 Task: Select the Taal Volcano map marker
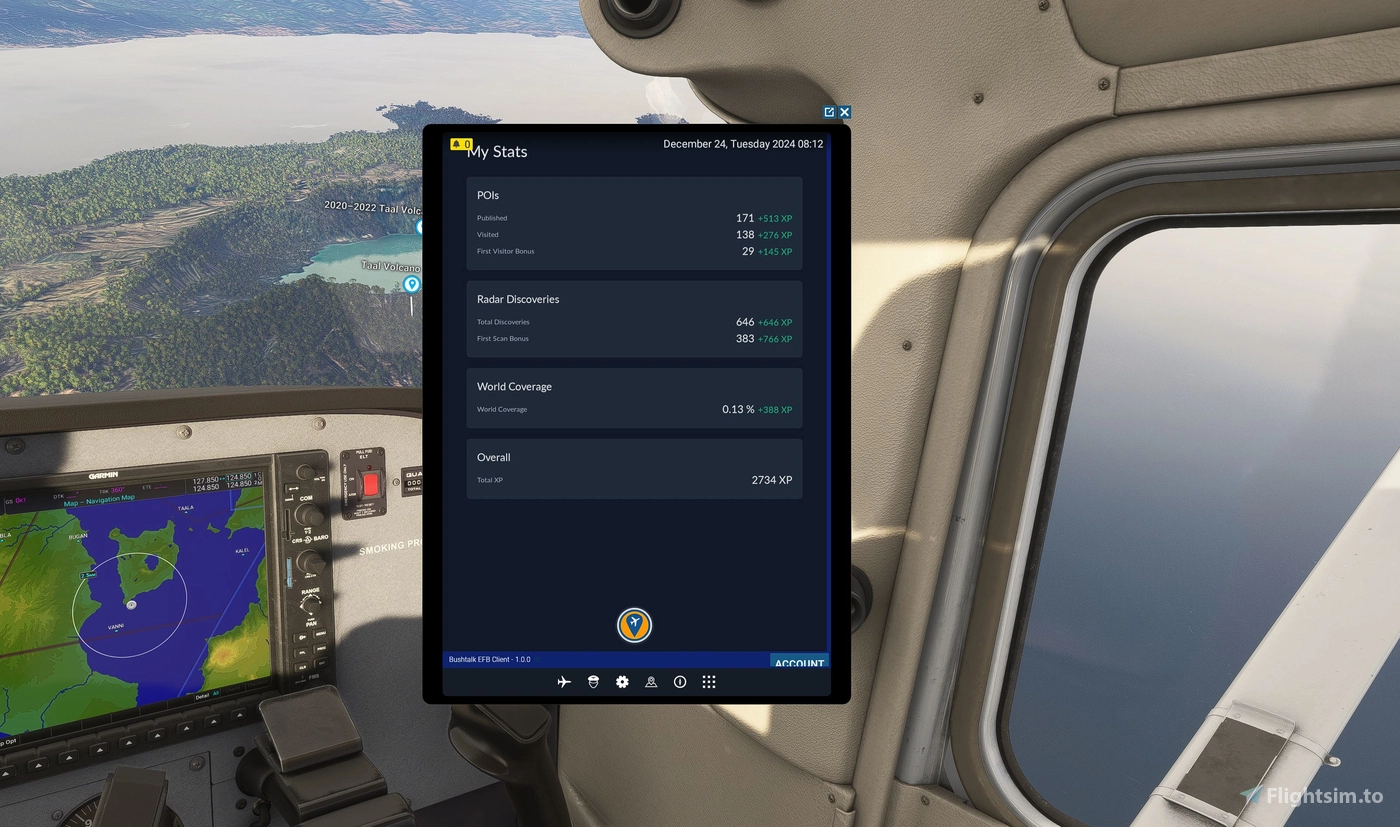tap(411, 285)
